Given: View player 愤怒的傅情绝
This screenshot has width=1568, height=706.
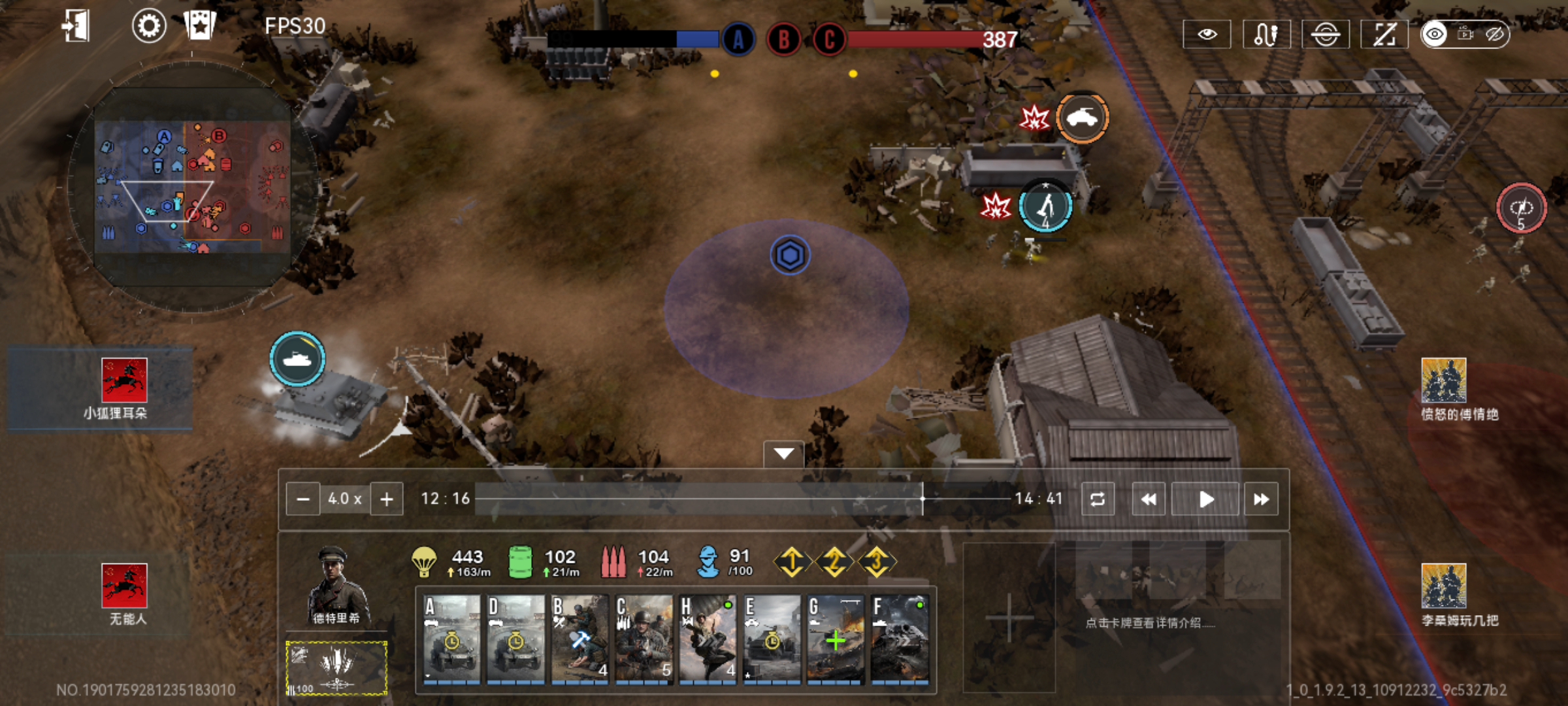Looking at the screenshot, I should coord(1443,389).
